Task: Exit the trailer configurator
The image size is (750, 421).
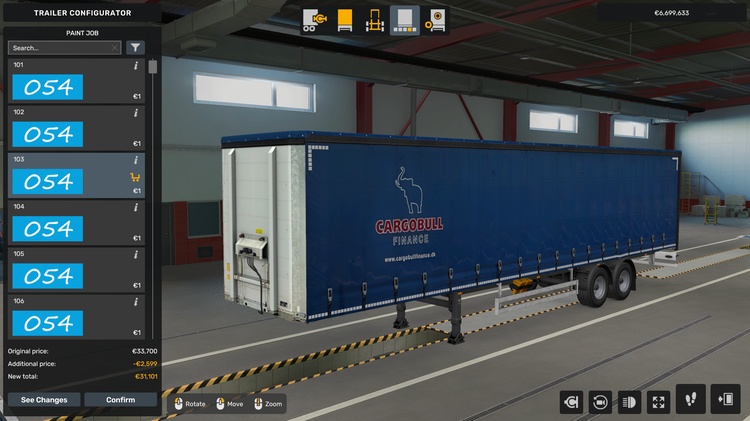Action: coord(725,399)
